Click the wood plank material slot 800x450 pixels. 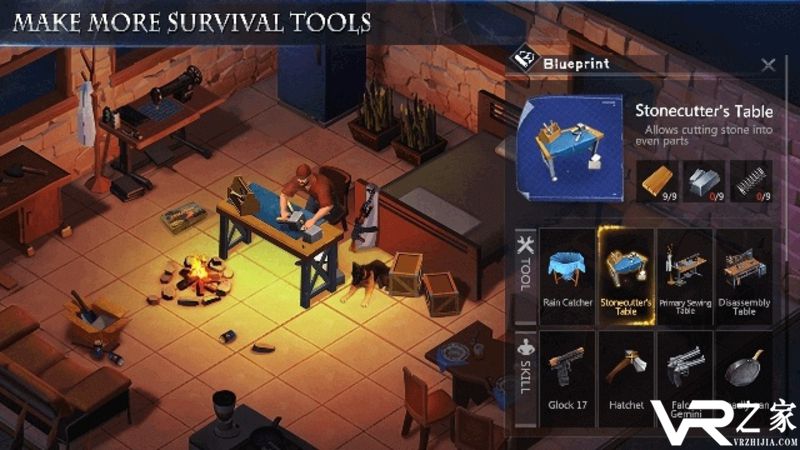pyautogui.click(x=656, y=181)
